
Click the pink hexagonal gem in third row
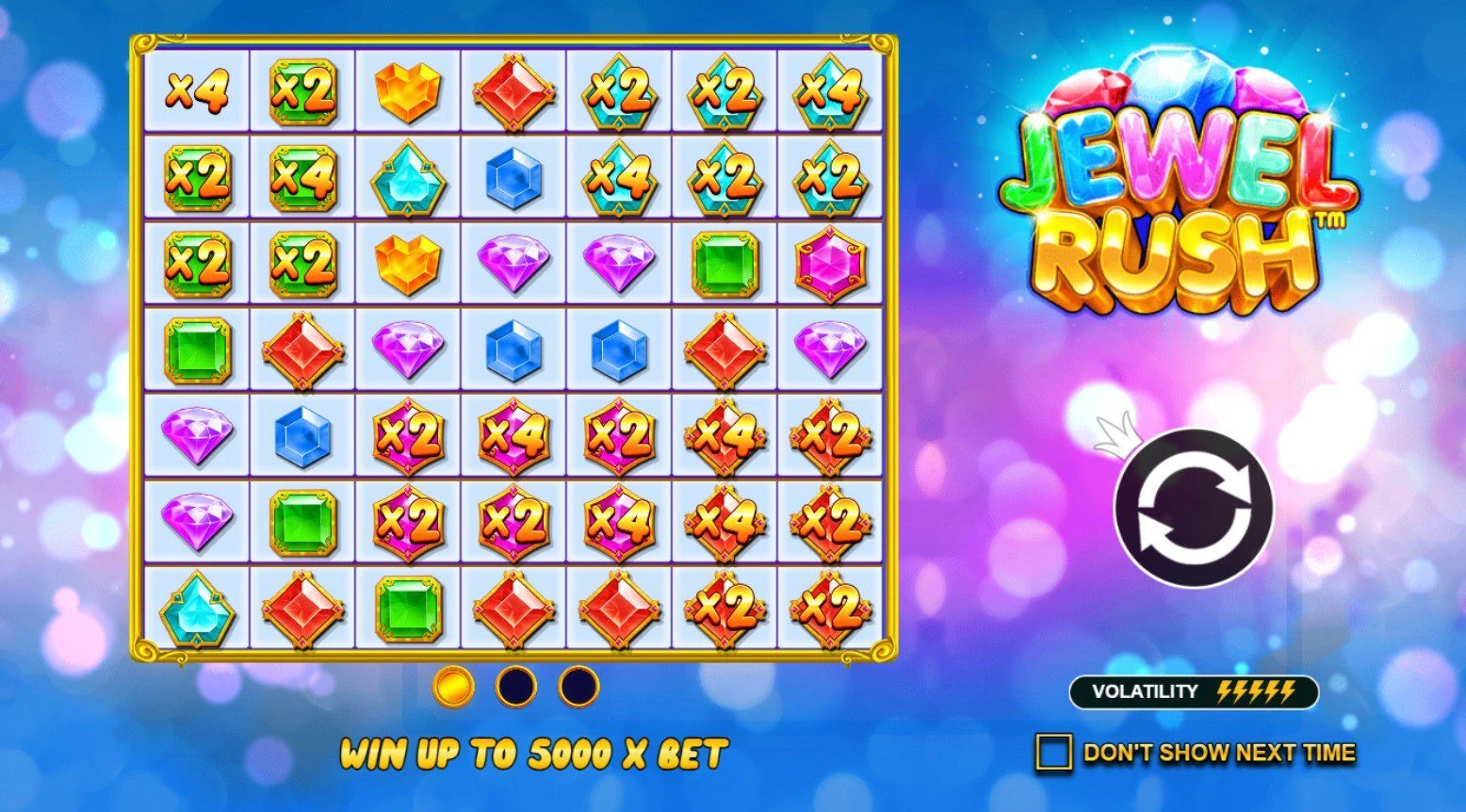(829, 264)
